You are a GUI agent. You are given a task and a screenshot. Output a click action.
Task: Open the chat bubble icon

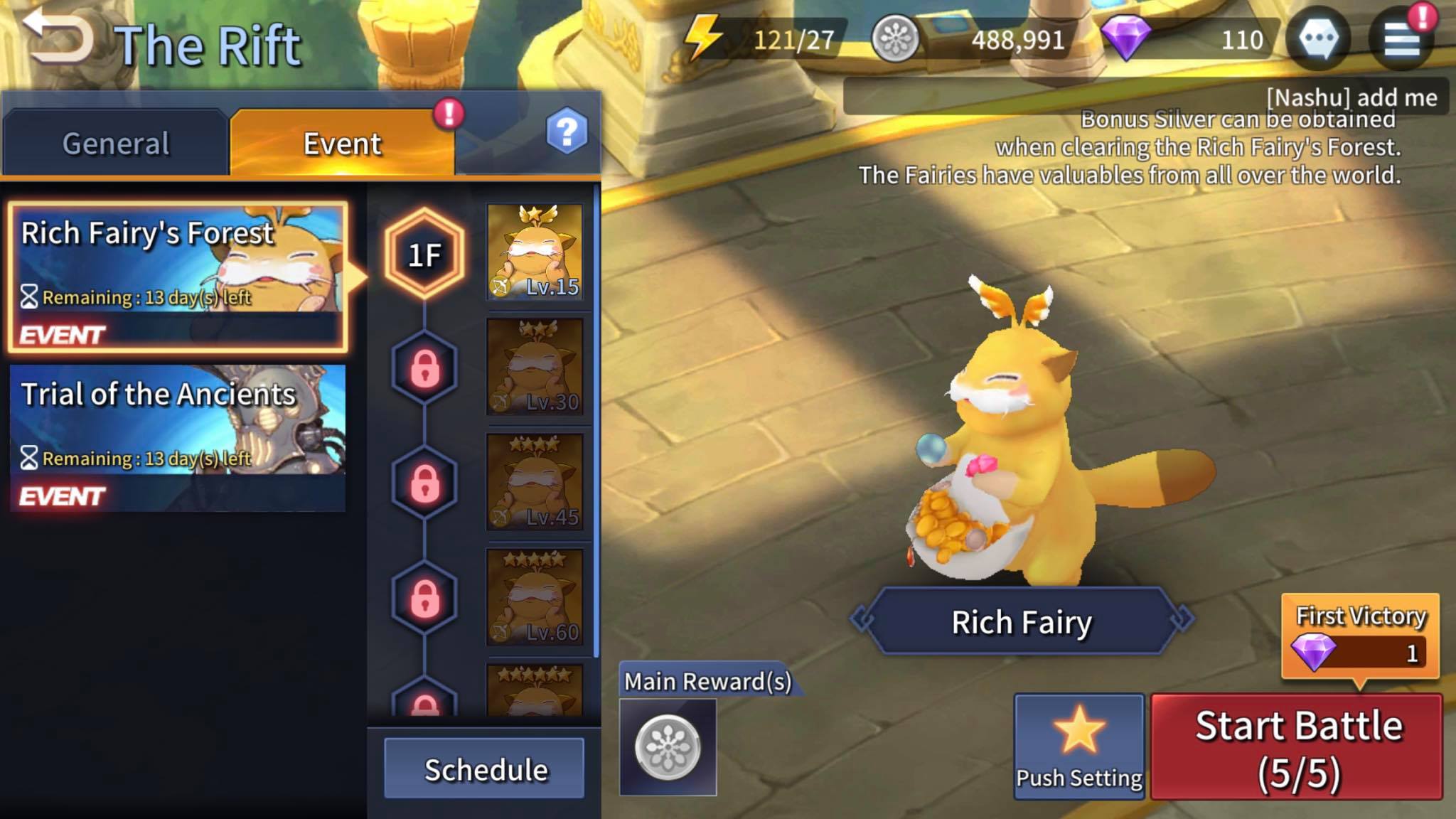pyautogui.click(x=1318, y=38)
